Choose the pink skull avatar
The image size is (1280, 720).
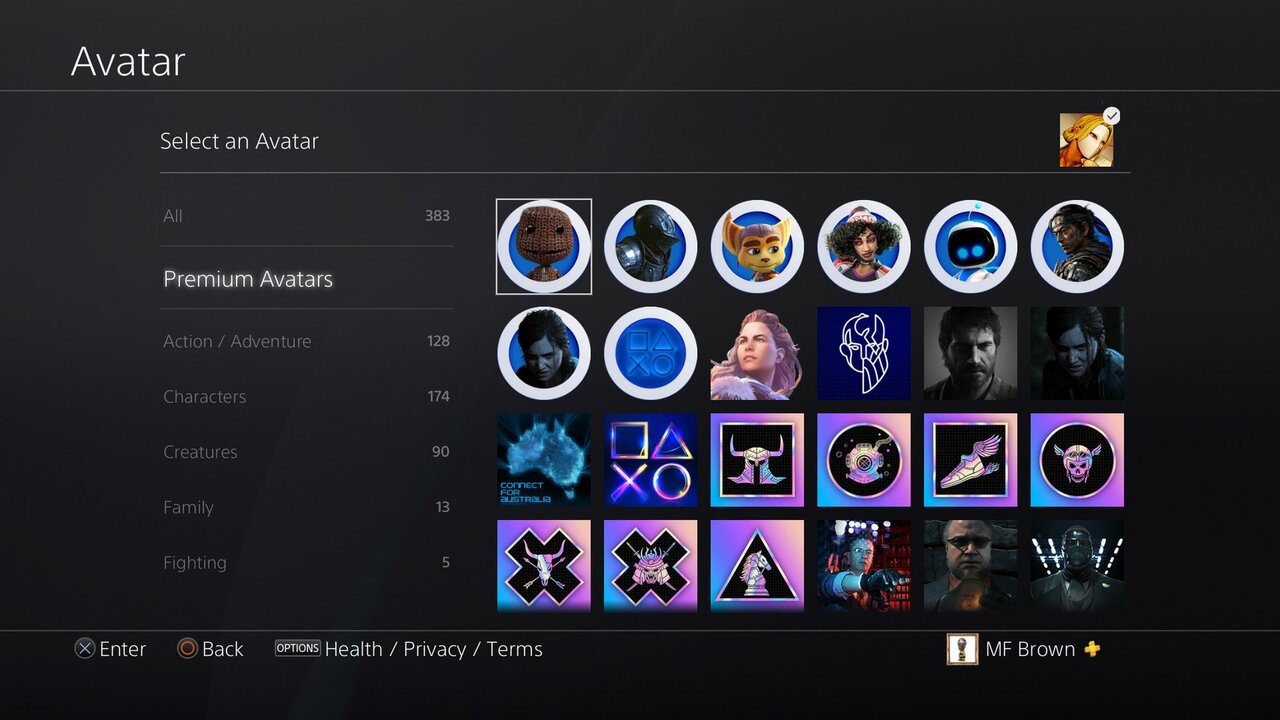point(1077,459)
